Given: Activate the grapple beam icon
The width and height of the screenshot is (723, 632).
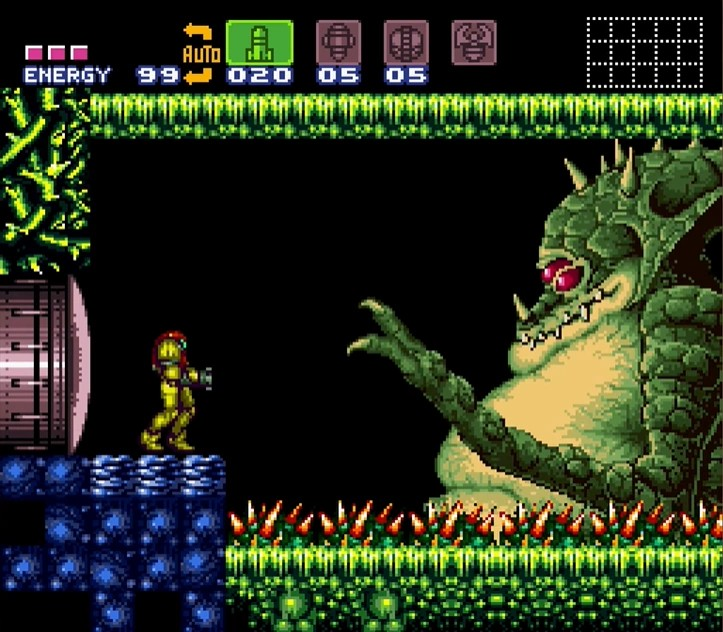Looking at the screenshot, I should click(x=474, y=42).
